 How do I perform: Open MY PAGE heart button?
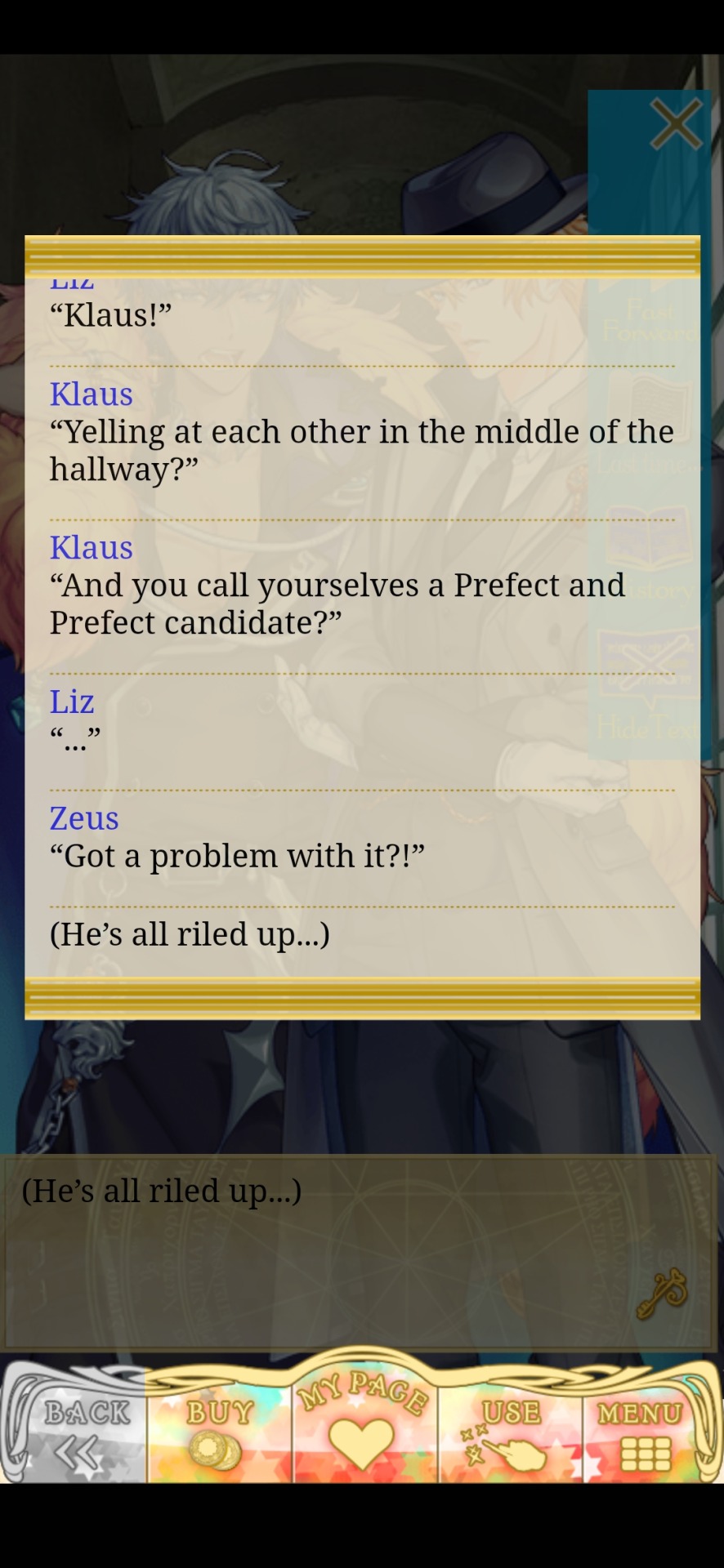point(362,1422)
